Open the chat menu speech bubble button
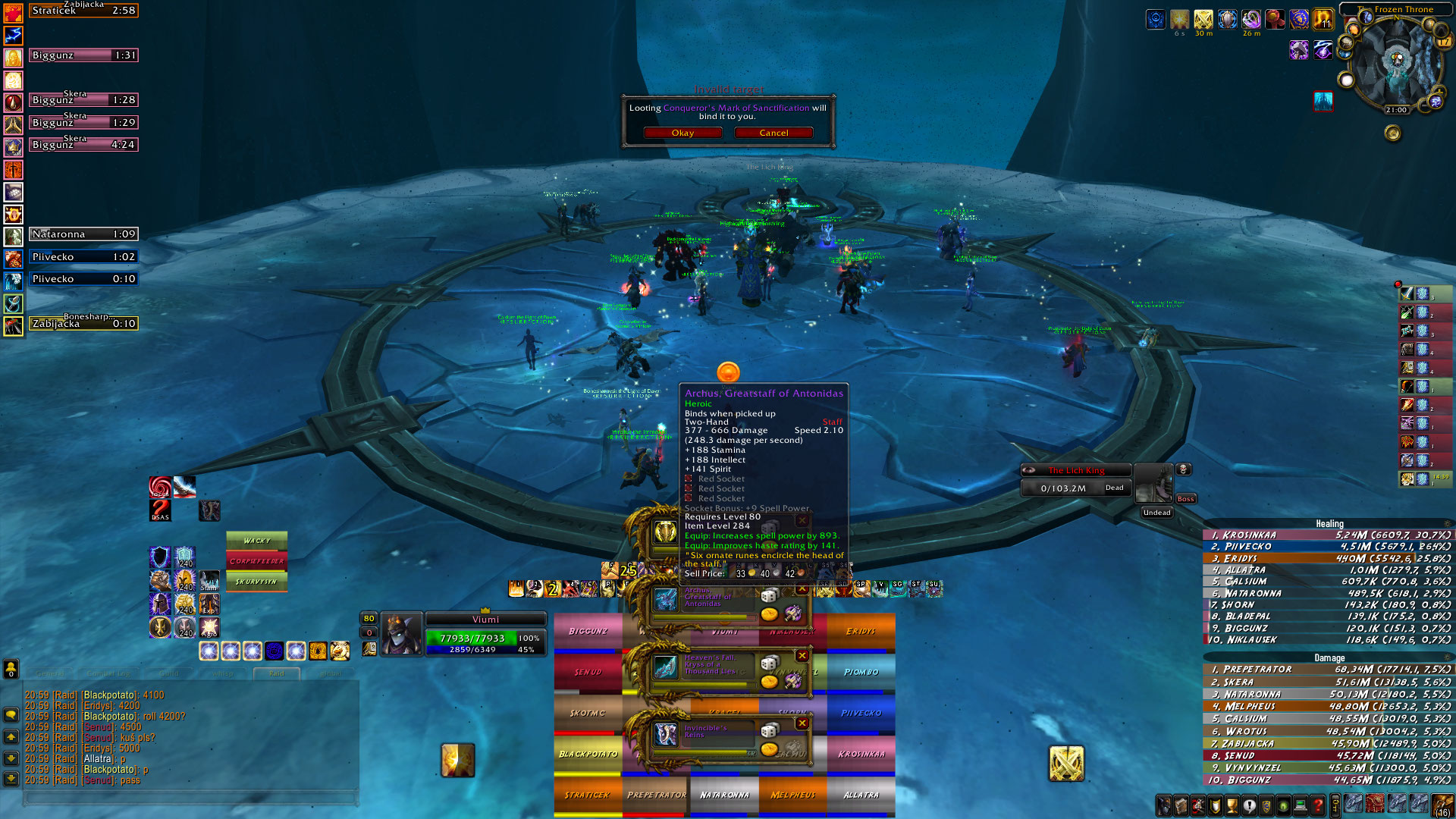 click(x=11, y=714)
